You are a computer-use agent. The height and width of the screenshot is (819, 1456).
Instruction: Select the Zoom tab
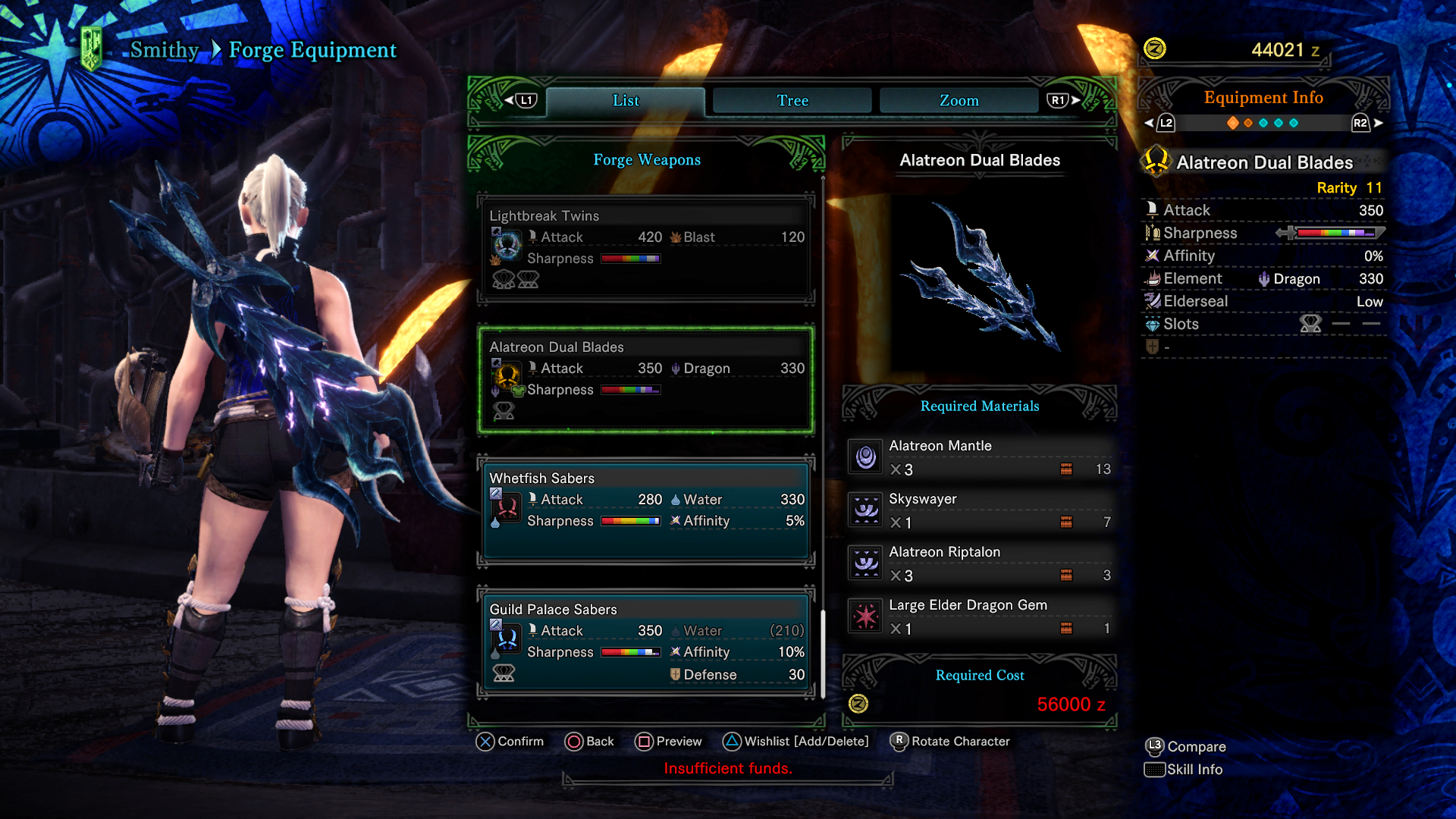(959, 100)
